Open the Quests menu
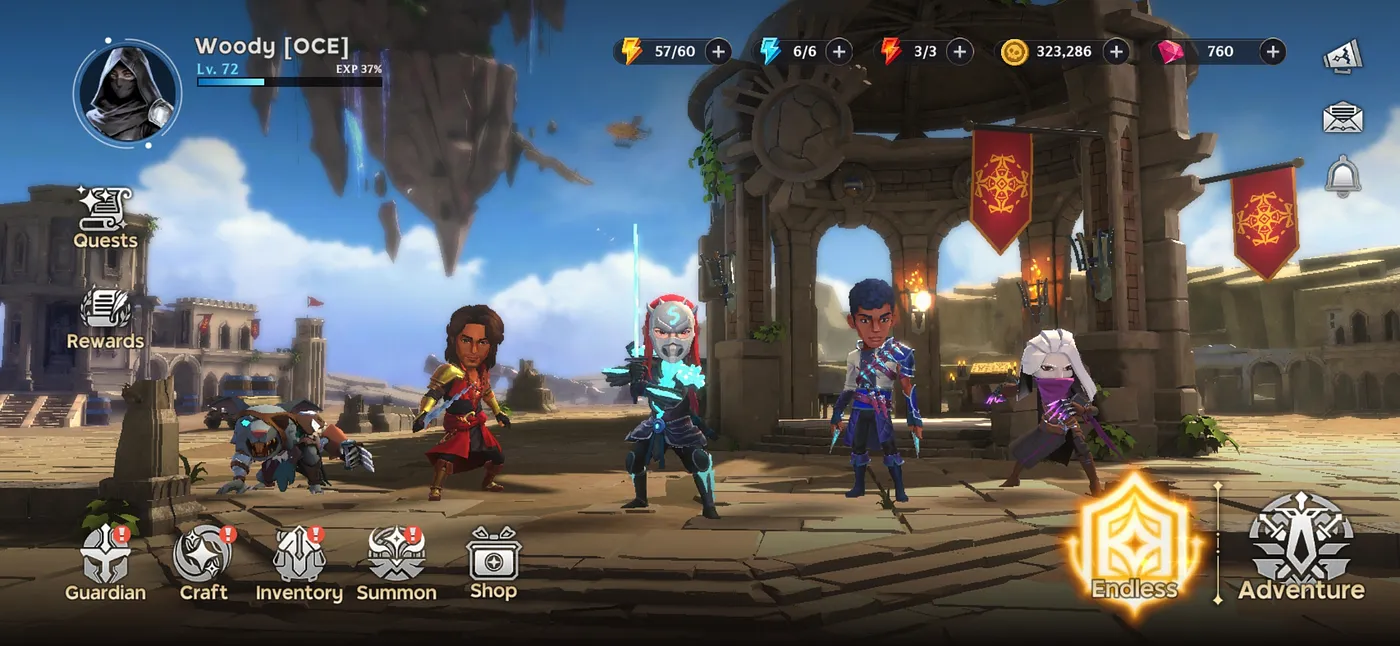The height and width of the screenshot is (646, 1400). [x=105, y=217]
